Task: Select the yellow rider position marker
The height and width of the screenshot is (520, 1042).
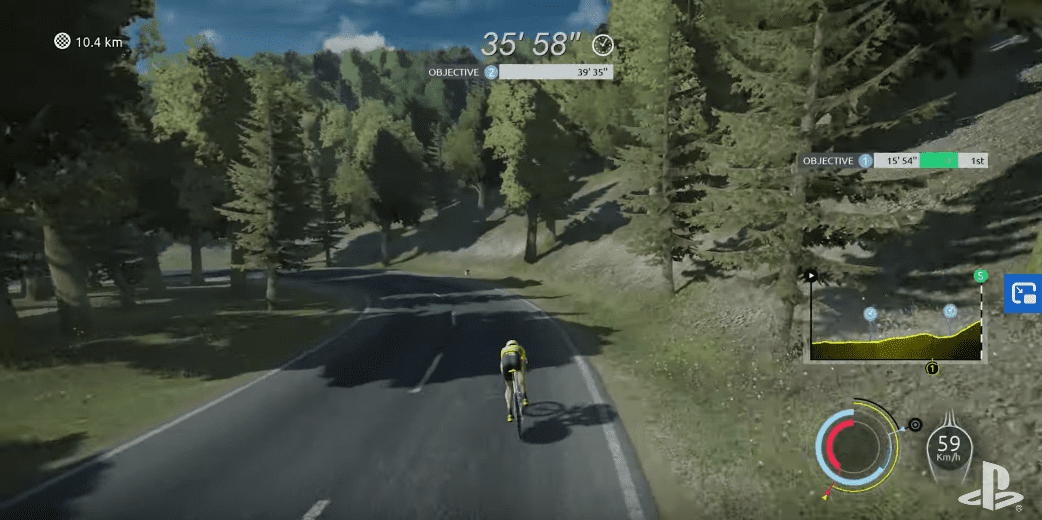Action: [x=932, y=368]
